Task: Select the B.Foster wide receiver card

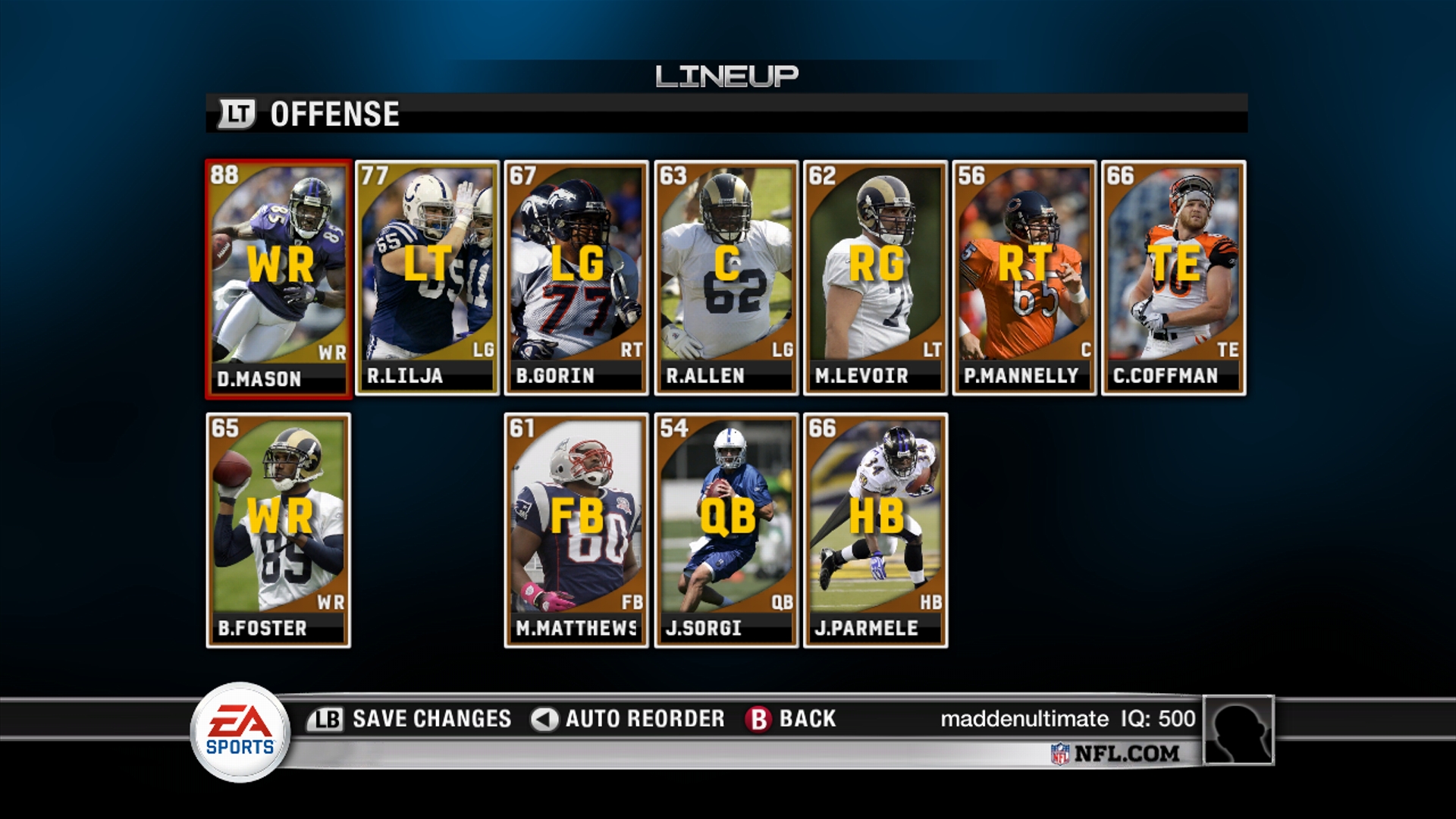Action: click(x=278, y=530)
